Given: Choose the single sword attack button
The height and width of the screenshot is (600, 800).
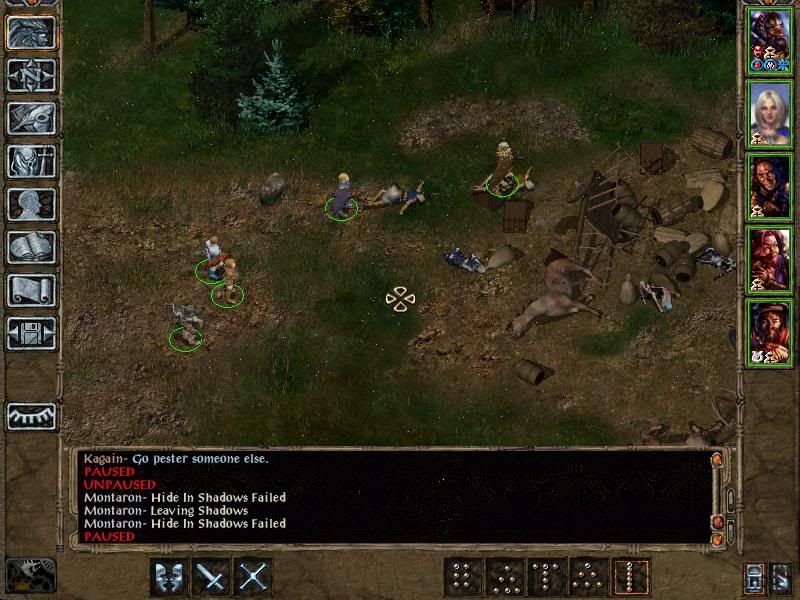Looking at the screenshot, I should tap(212, 577).
